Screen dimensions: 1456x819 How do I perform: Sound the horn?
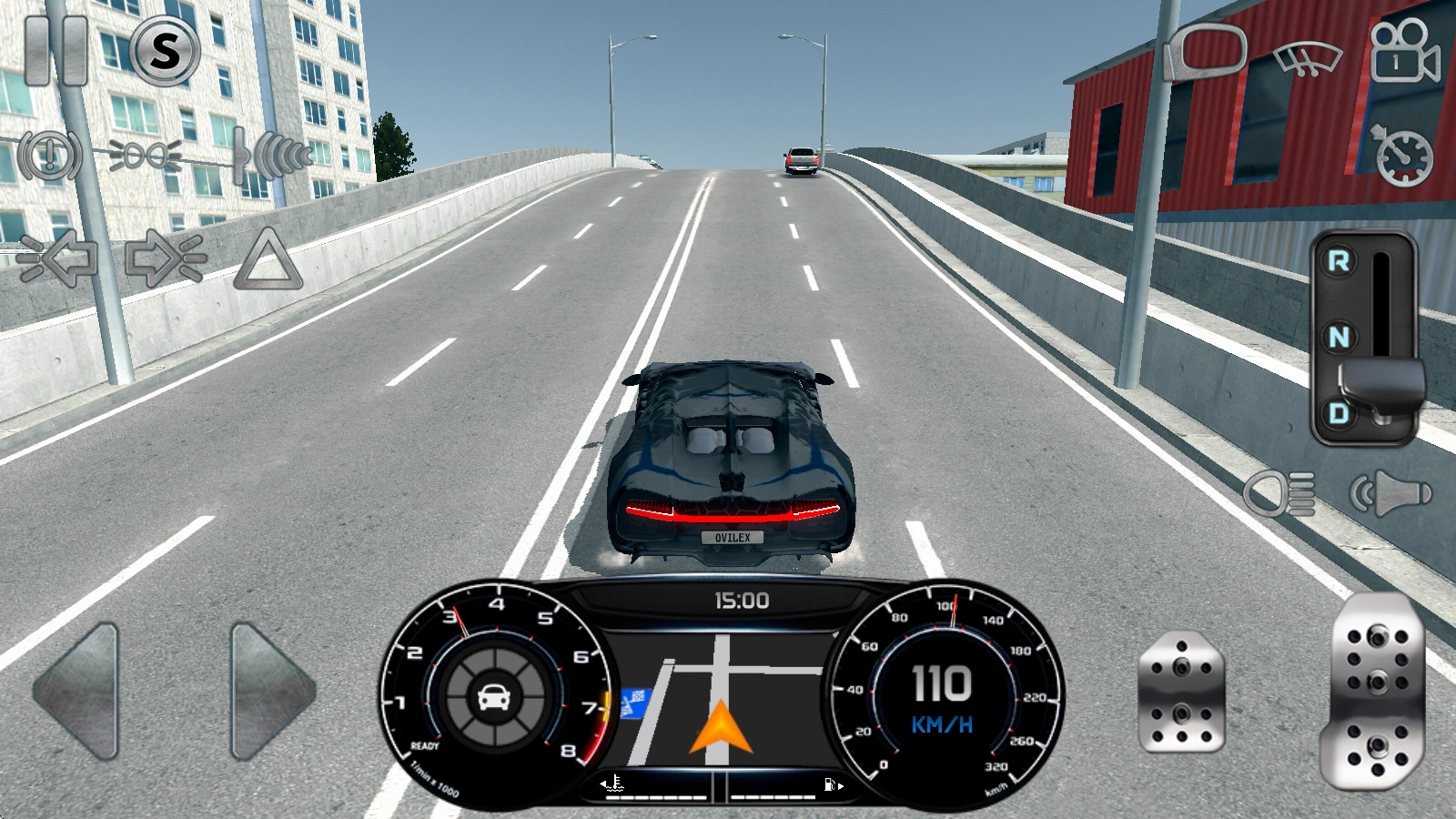point(1391,493)
